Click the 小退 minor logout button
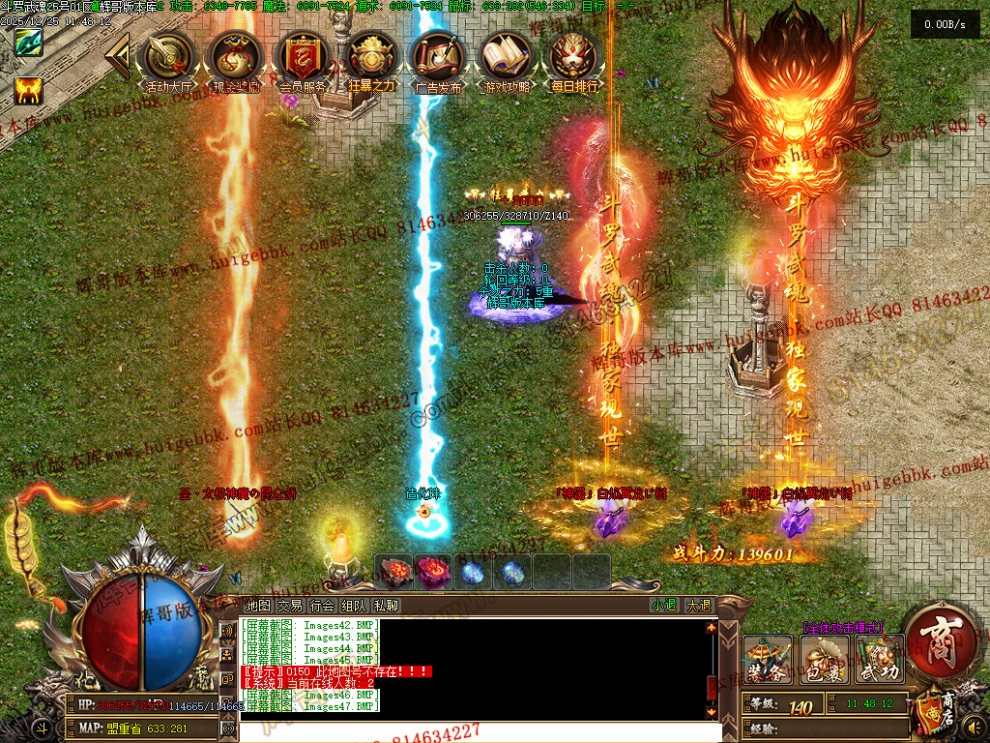Viewport: 990px width, 743px height. [x=664, y=605]
